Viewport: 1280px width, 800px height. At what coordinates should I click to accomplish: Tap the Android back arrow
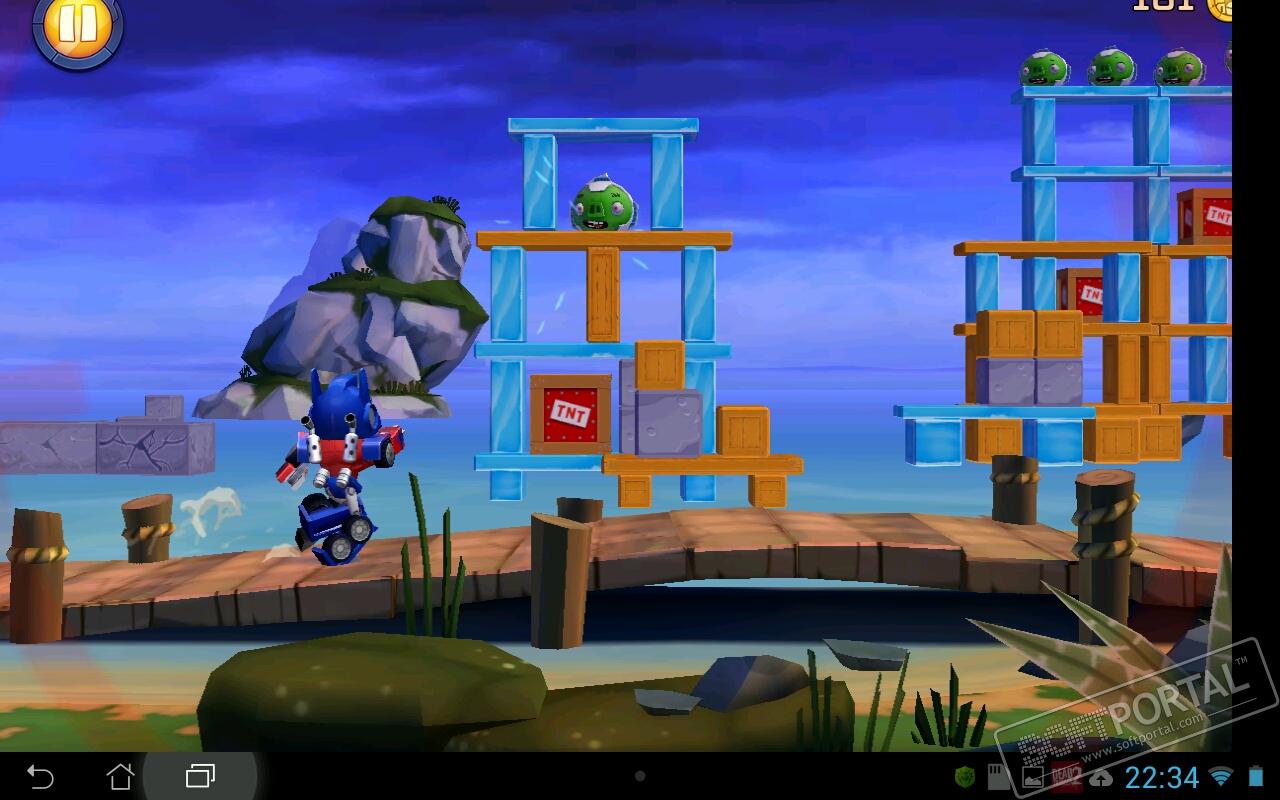[40, 776]
